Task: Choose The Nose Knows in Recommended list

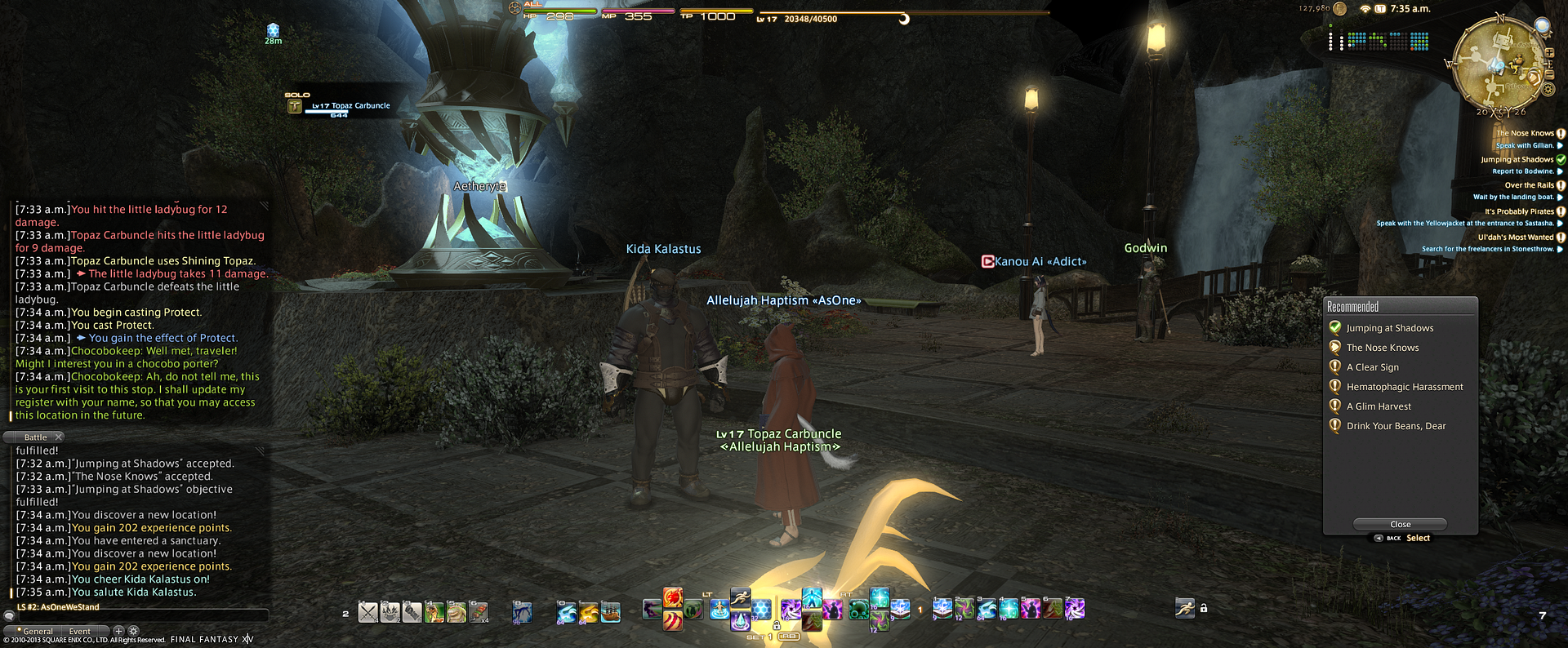Action: pos(1382,348)
